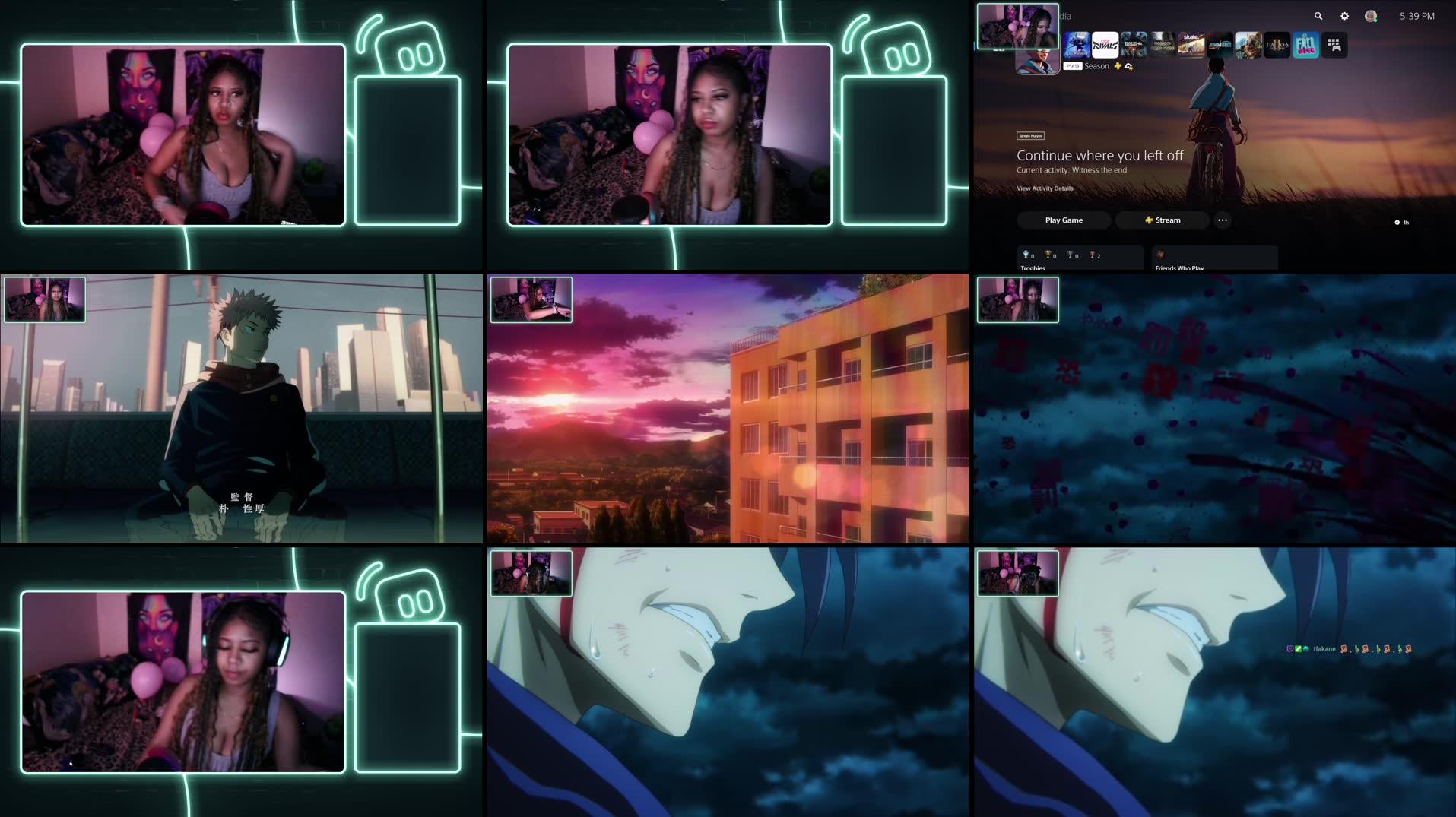The width and height of the screenshot is (1456, 817).
Task: Select the Marvel Rivals game tile
Action: click(x=1104, y=44)
